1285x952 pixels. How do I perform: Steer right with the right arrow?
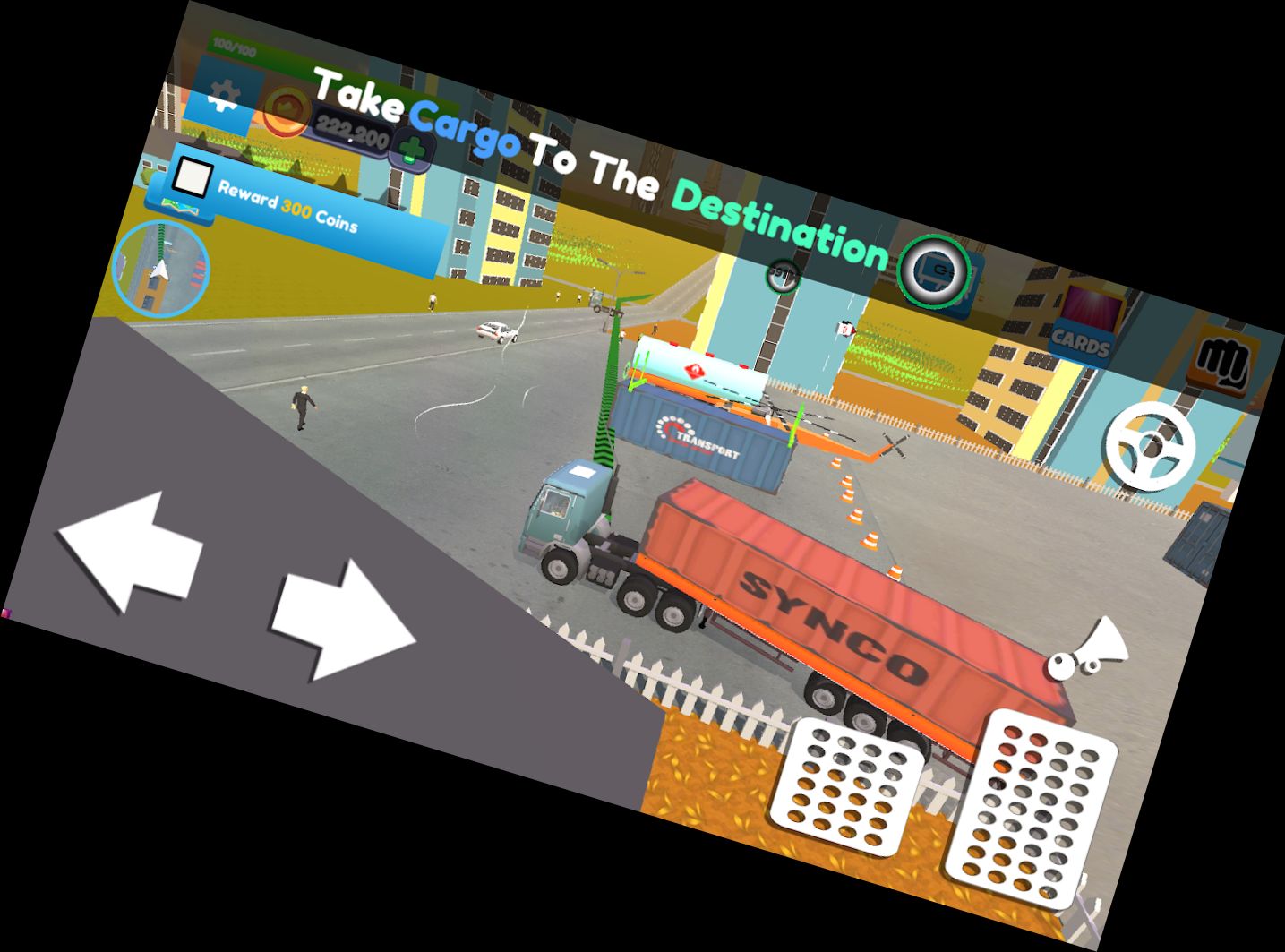[343, 618]
